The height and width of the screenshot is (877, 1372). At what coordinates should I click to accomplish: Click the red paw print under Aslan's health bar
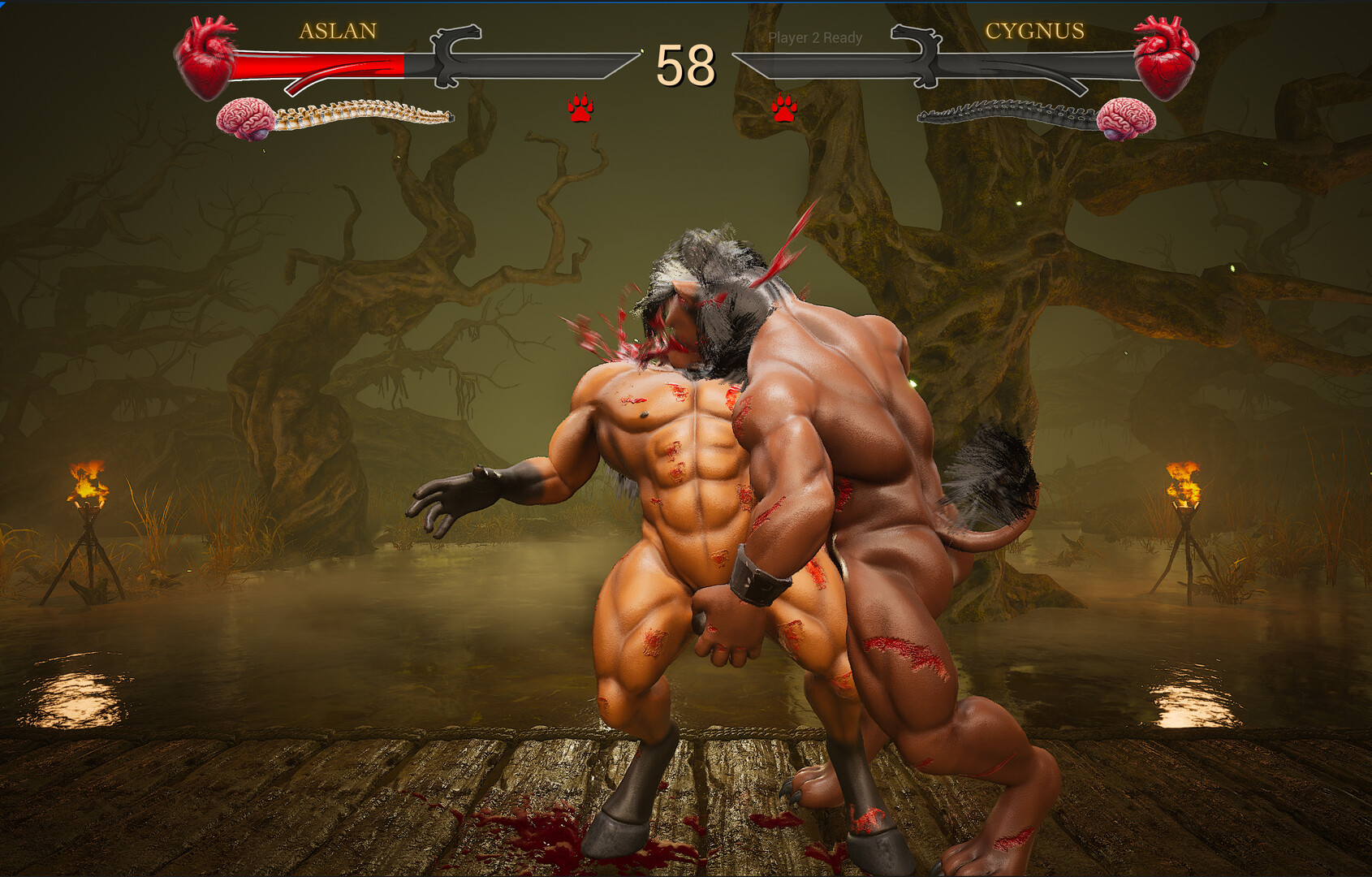click(x=583, y=106)
